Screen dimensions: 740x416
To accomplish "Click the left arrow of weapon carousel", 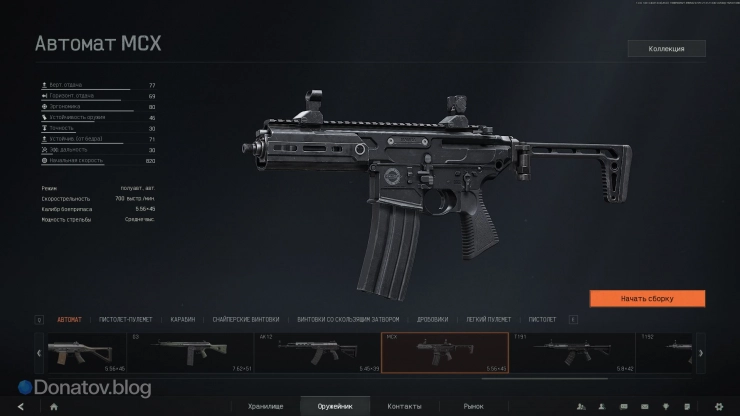I will (39, 353).
